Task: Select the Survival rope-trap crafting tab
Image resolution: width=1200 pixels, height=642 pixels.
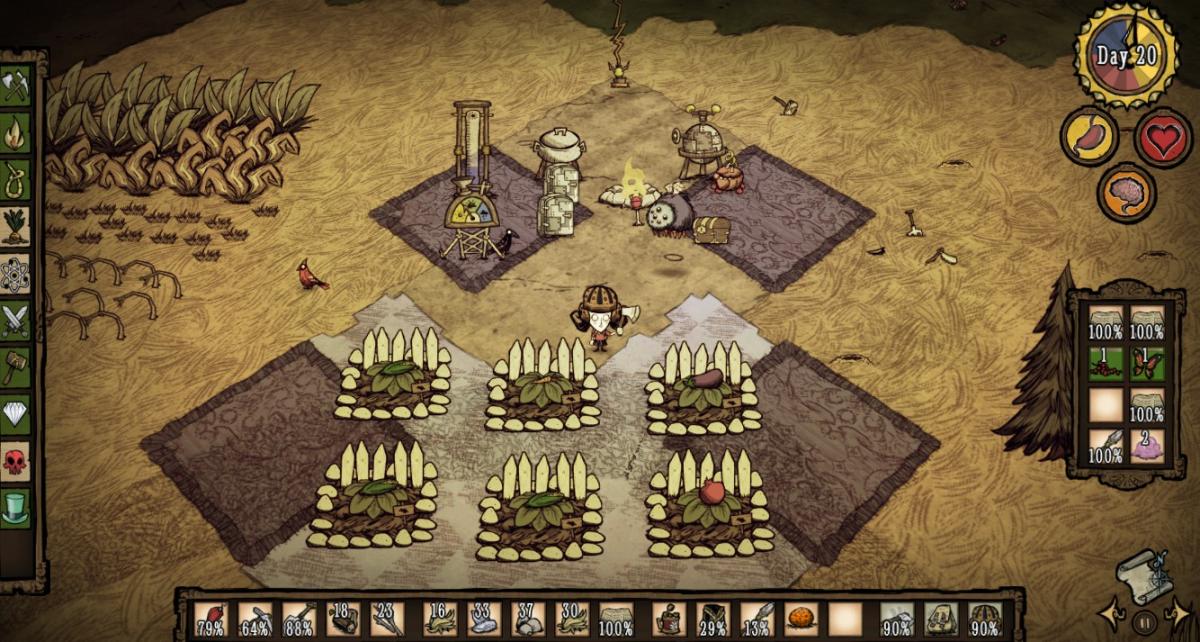Action: pos(16,178)
